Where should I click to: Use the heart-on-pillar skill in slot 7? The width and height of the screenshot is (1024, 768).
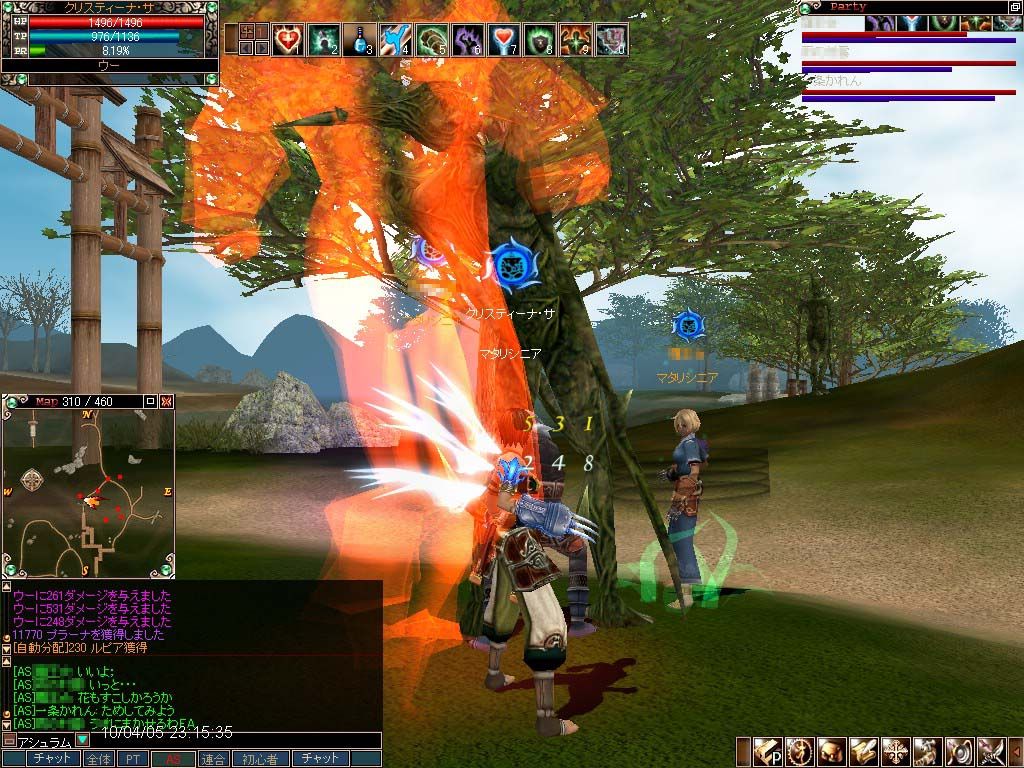click(x=502, y=40)
